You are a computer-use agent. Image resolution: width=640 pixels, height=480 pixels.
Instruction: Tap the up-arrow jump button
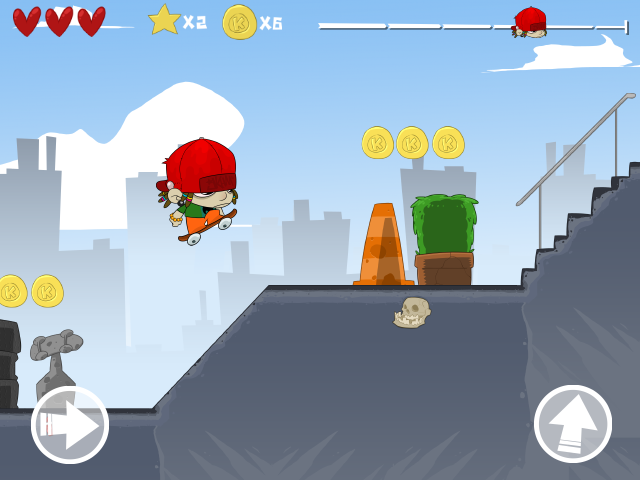tap(573, 424)
